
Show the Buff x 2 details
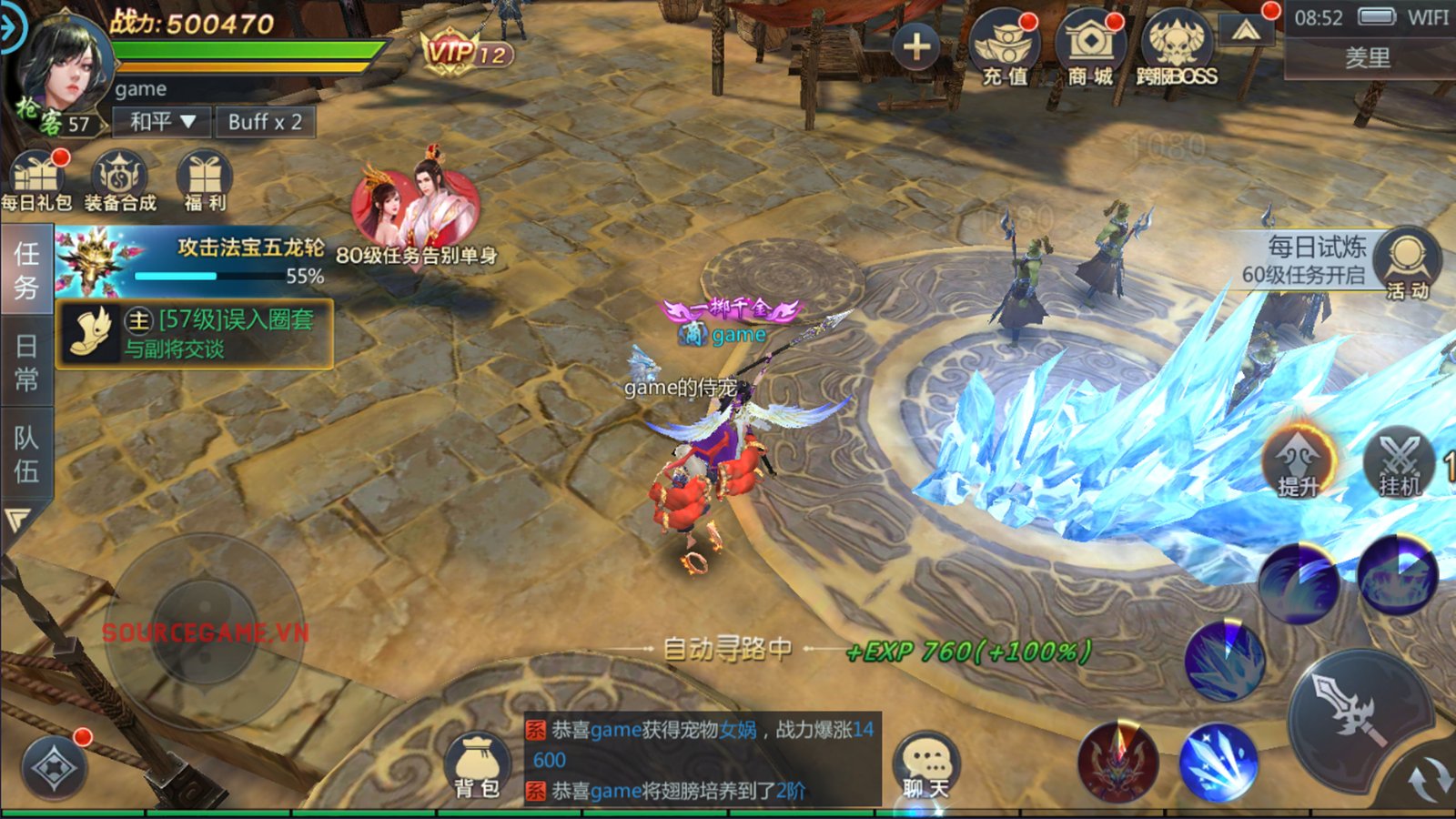(265, 122)
